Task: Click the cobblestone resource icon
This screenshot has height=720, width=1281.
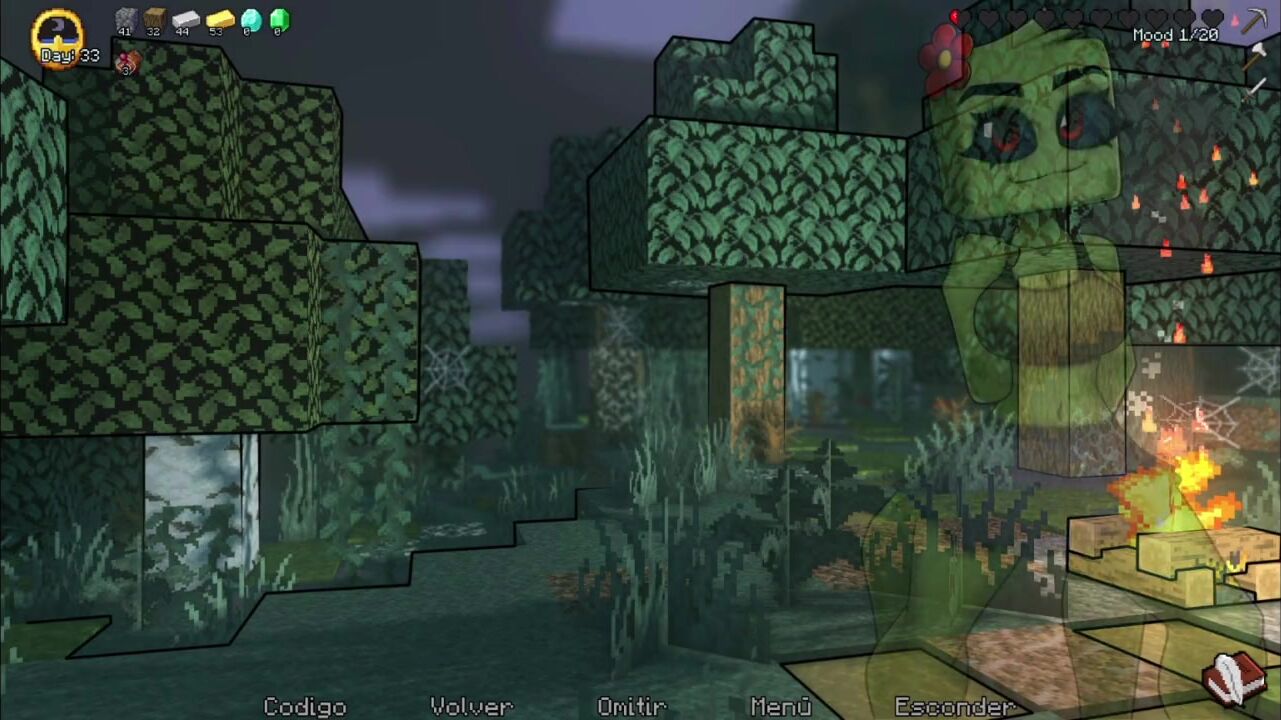Action: (x=125, y=19)
